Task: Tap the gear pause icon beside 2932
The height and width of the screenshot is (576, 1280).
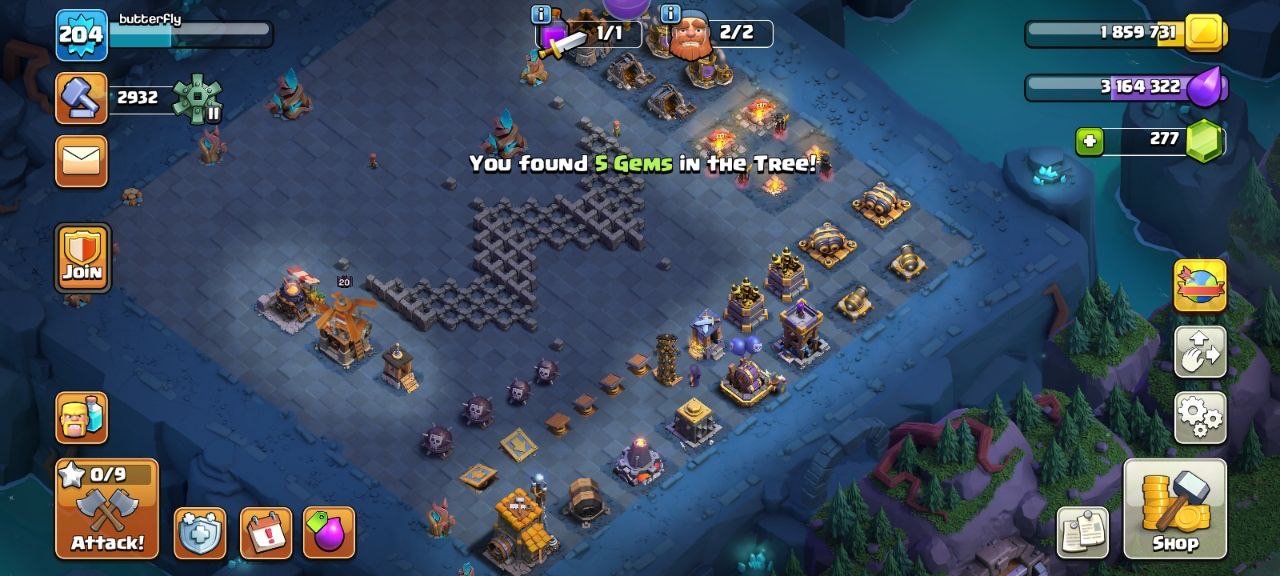Action: (x=197, y=98)
